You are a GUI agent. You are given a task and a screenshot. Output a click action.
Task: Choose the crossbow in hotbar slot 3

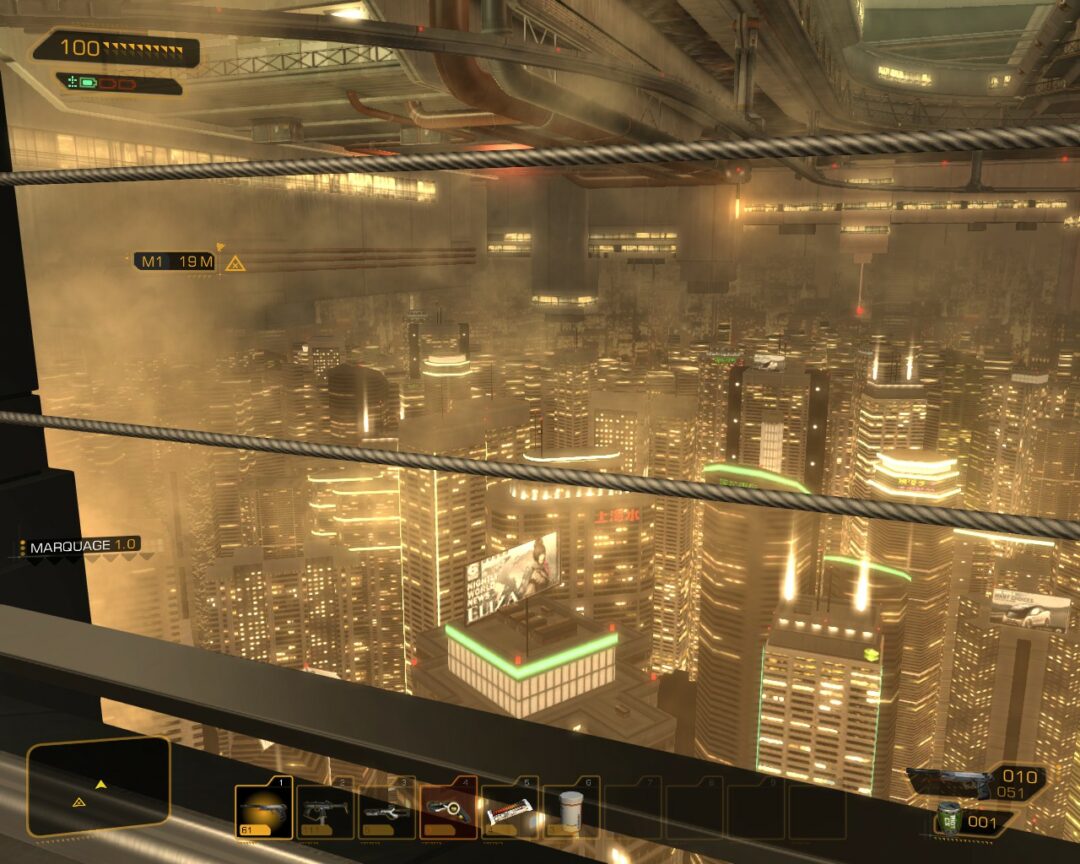pyautogui.click(x=387, y=810)
